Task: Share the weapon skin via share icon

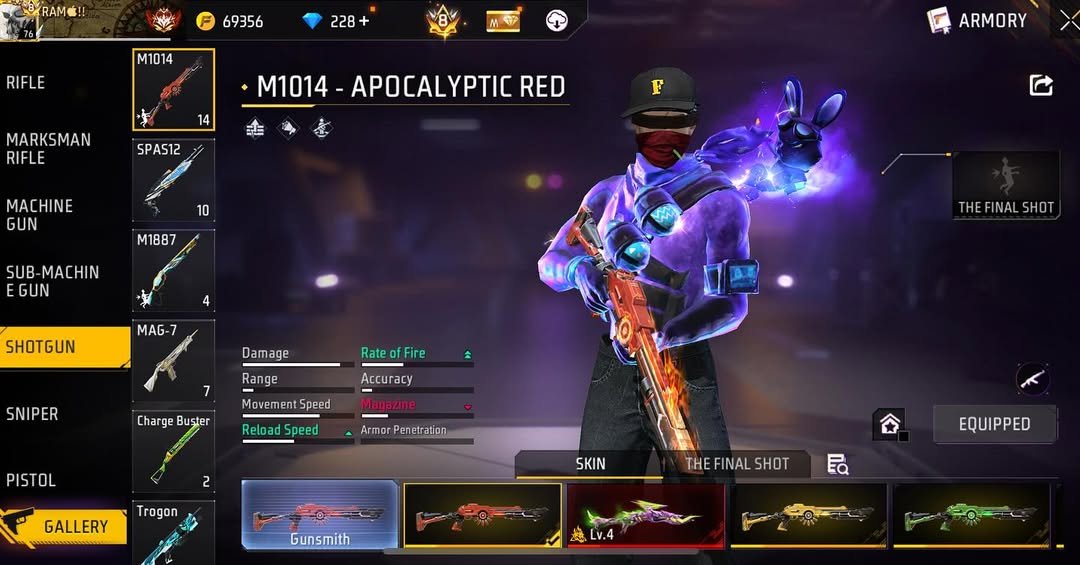Action: point(1041,86)
